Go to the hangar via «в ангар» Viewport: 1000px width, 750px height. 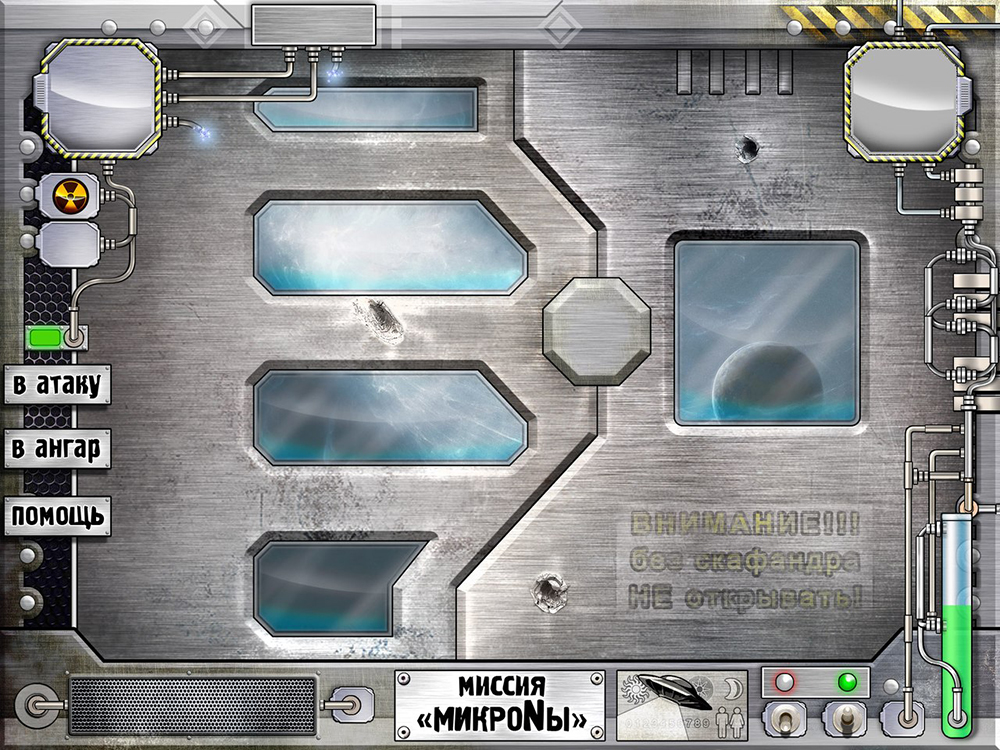(56, 449)
